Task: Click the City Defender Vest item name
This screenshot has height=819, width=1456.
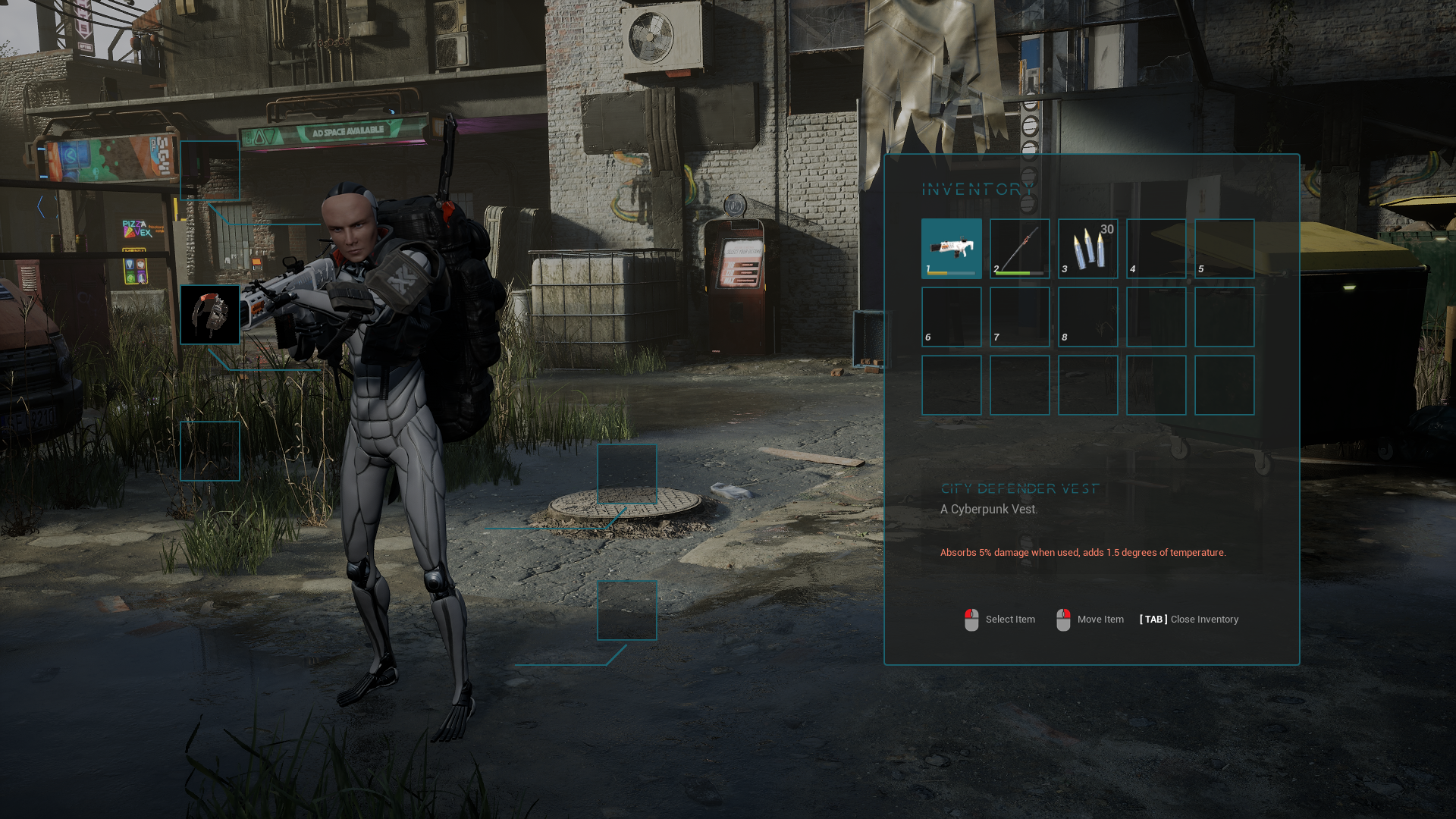Action: (x=1019, y=488)
